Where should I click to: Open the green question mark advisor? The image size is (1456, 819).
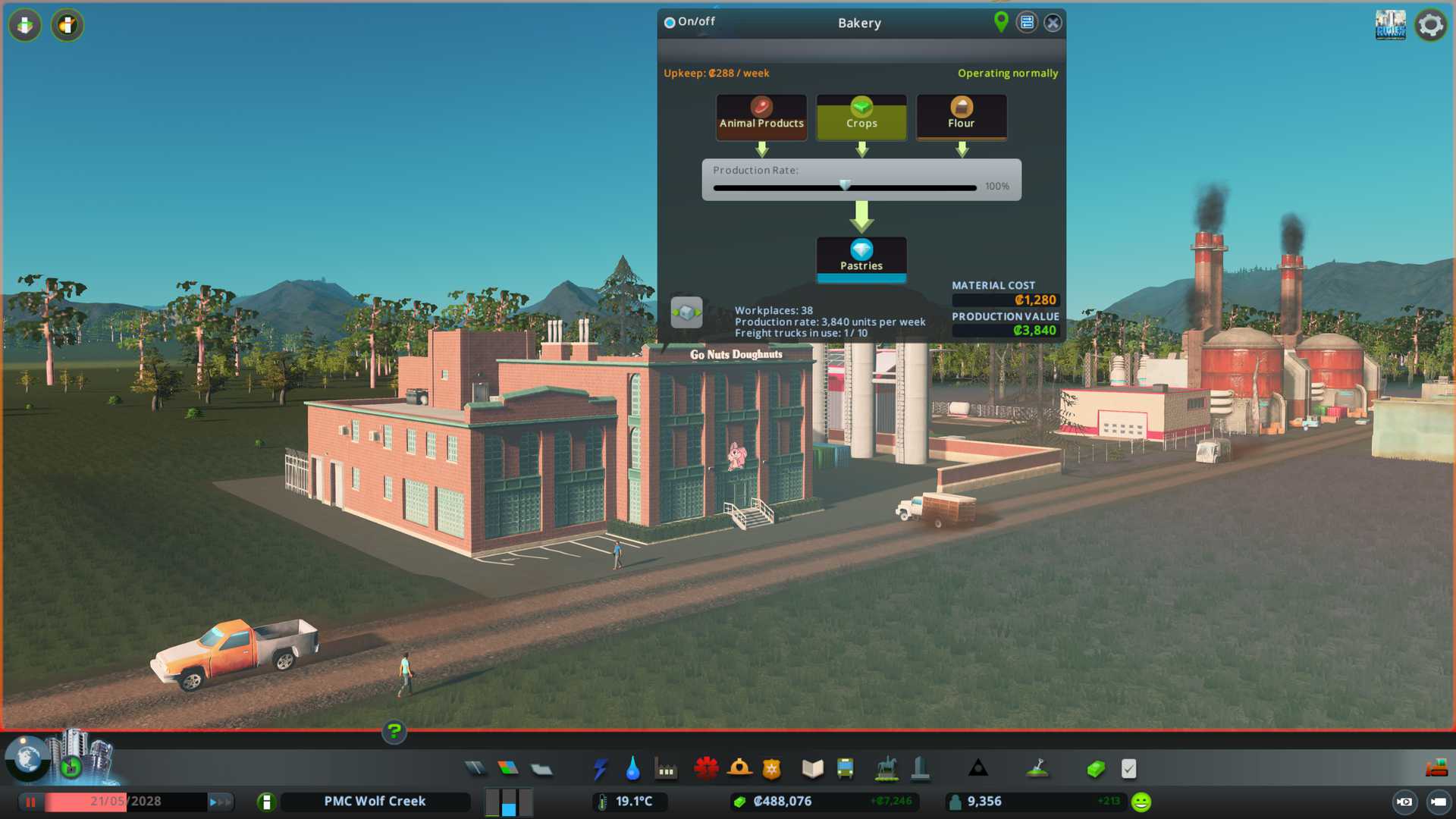pyautogui.click(x=394, y=732)
